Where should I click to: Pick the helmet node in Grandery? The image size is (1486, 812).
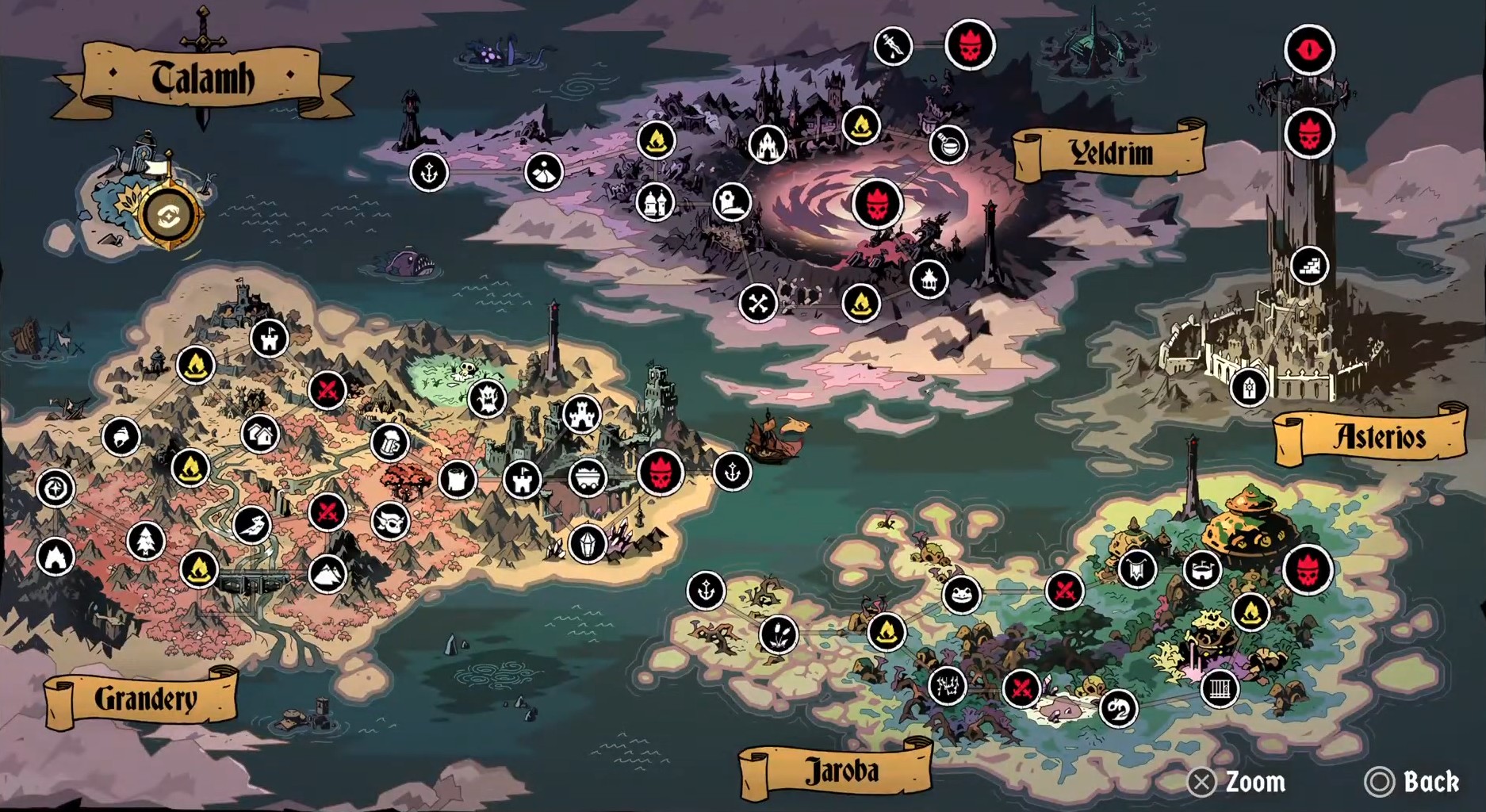(121, 437)
